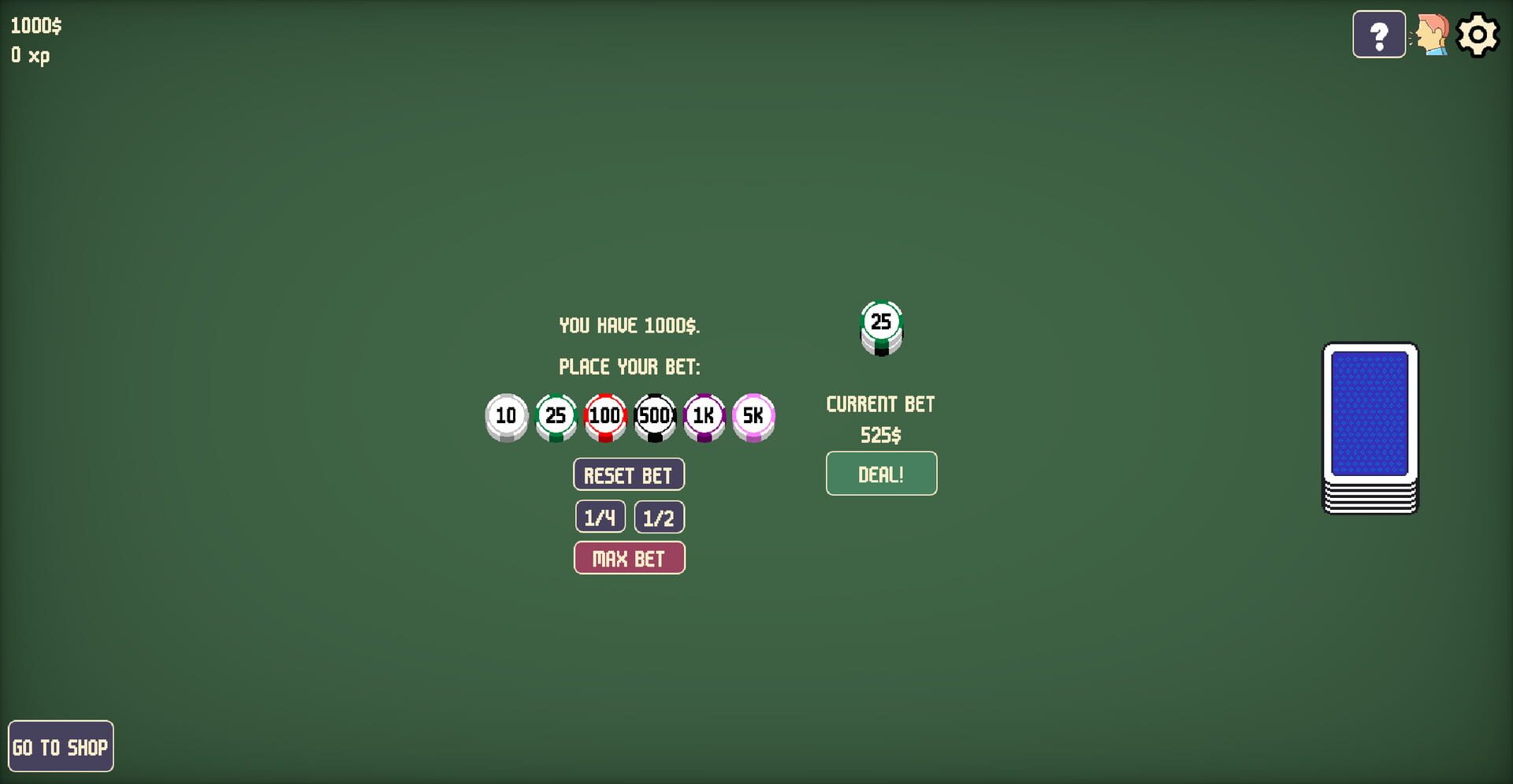Bet half your money with the 1/2 button
The image size is (1513, 784).
[660, 517]
